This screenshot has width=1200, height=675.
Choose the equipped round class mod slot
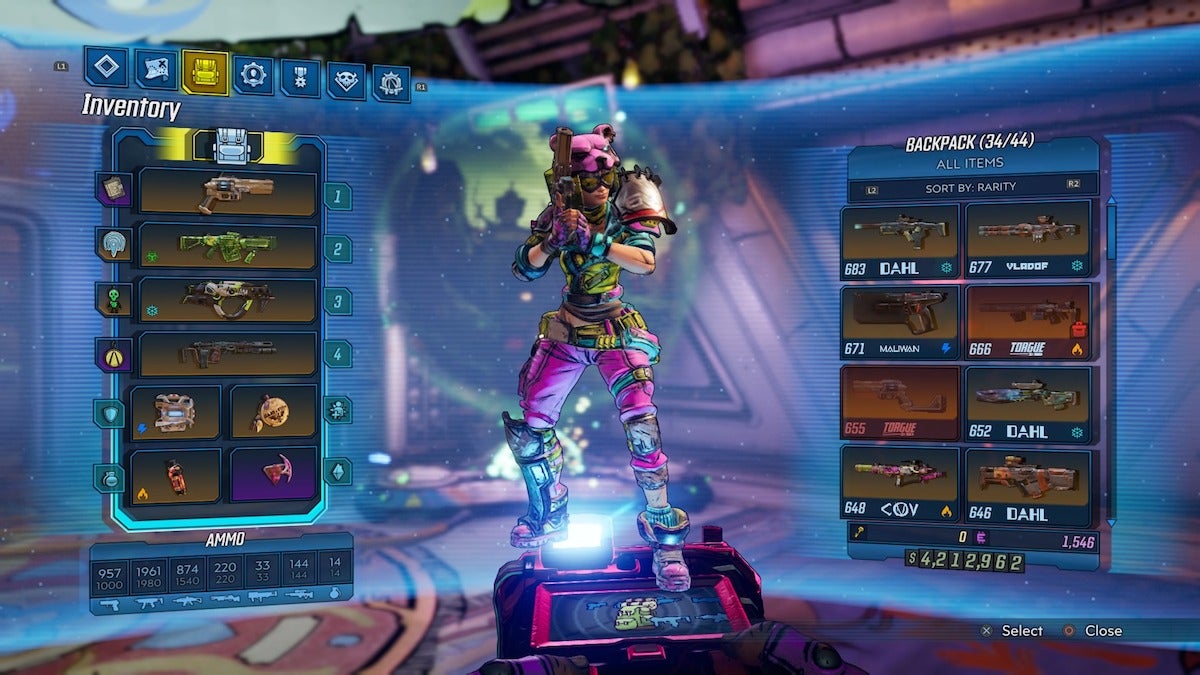(x=273, y=411)
